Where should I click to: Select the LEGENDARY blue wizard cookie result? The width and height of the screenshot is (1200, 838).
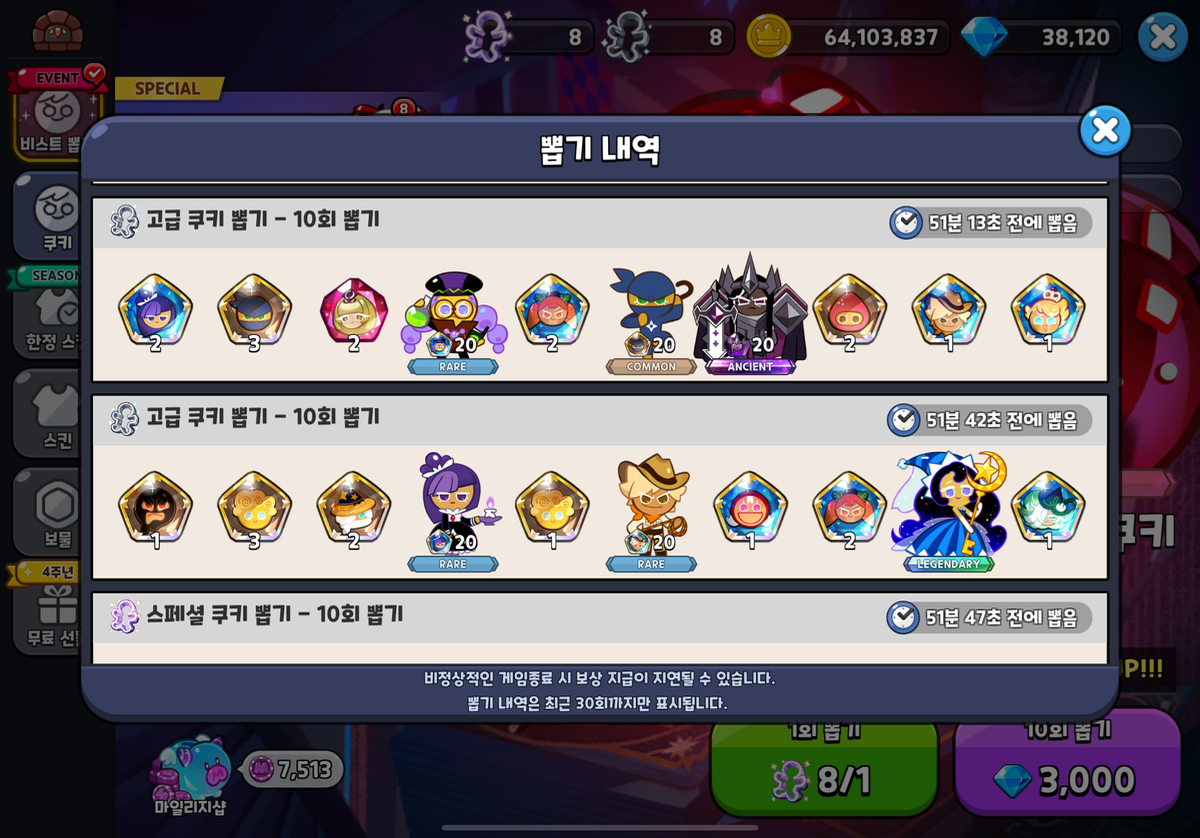[948, 512]
